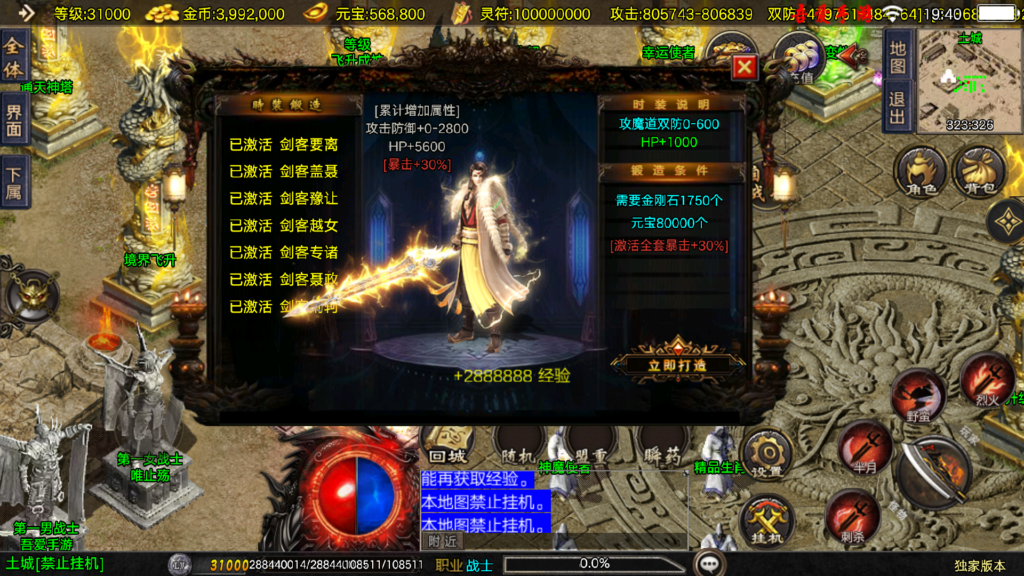Close the fashion forging window
The image size is (1024, 576).
[x=743, y=68]
